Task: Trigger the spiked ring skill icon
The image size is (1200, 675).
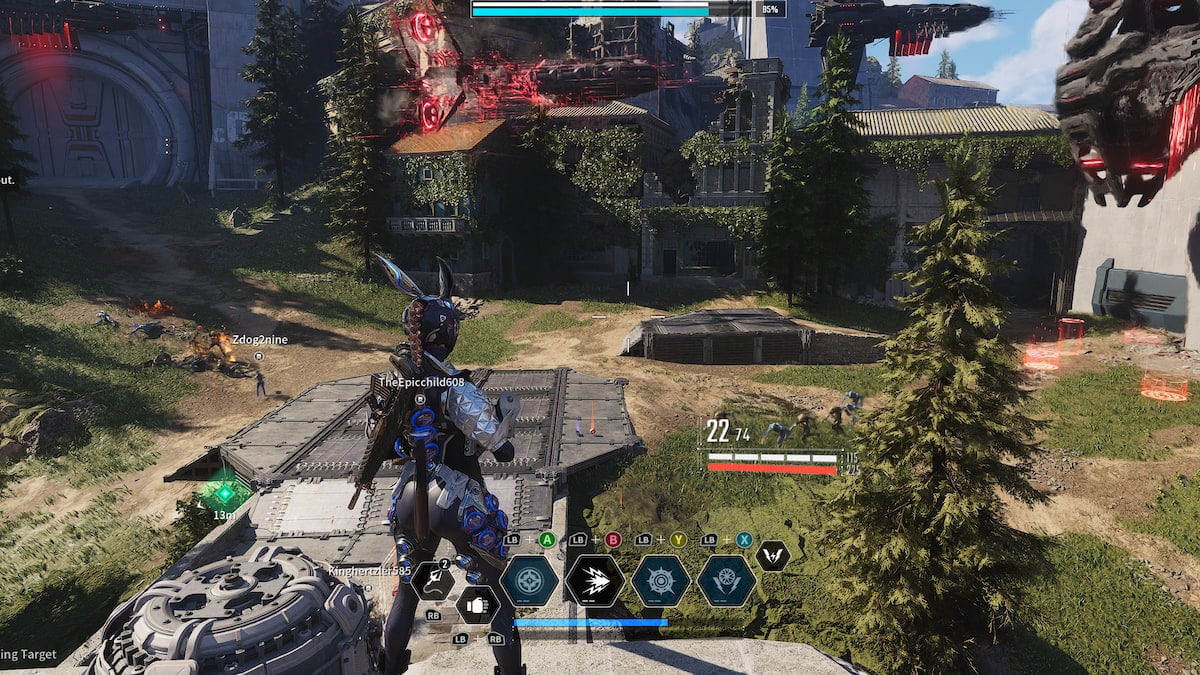Action: coord(661,581)
